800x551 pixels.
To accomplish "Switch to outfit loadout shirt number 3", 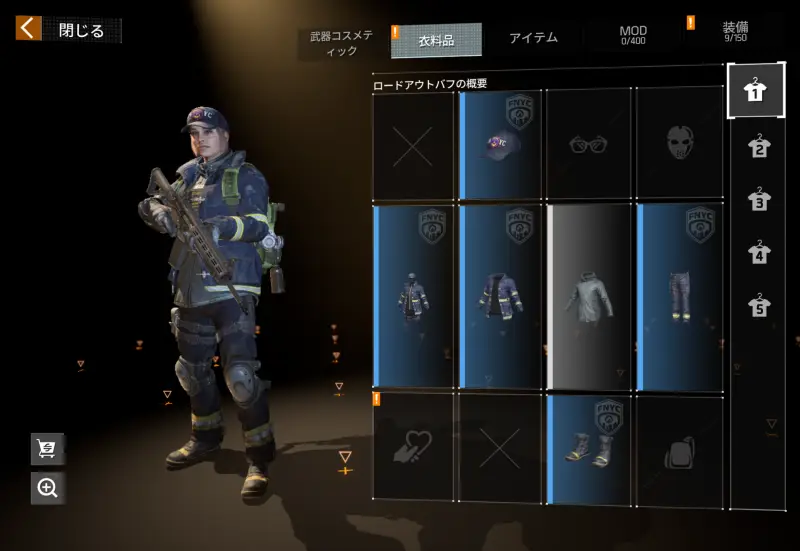I will pos(758,200).
